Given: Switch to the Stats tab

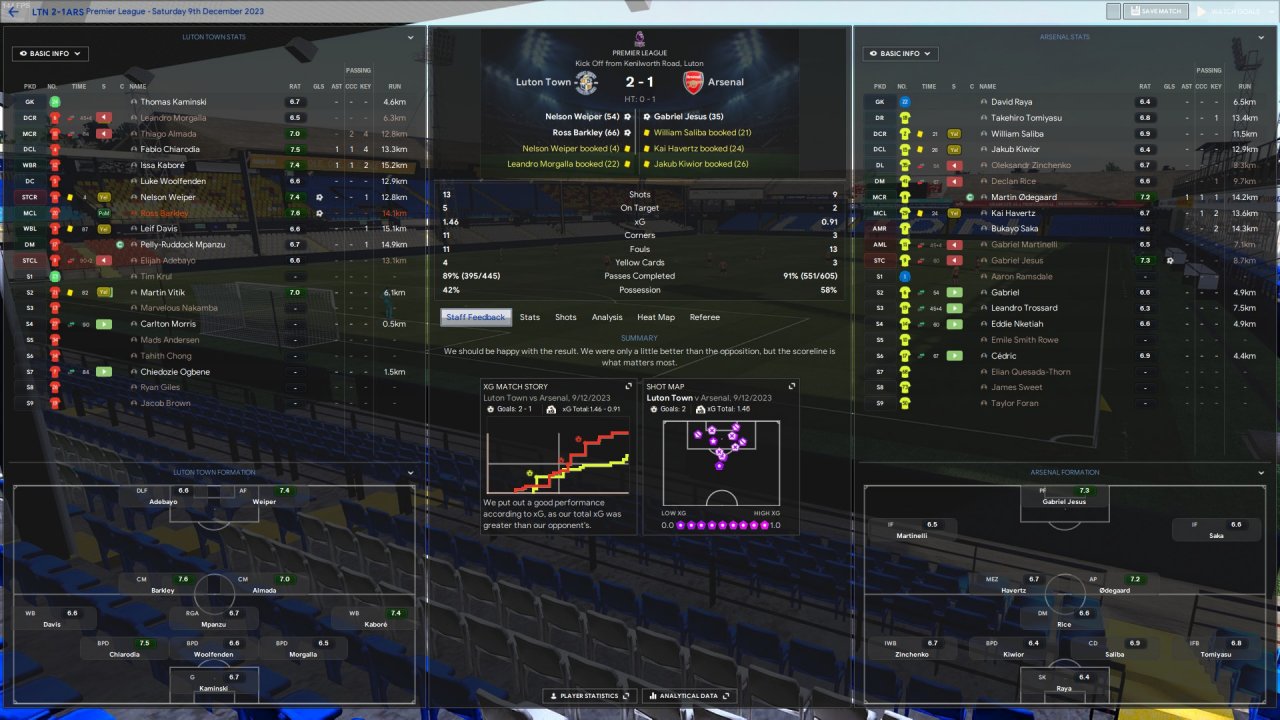Looking at the screenshot, I should 530,317.
